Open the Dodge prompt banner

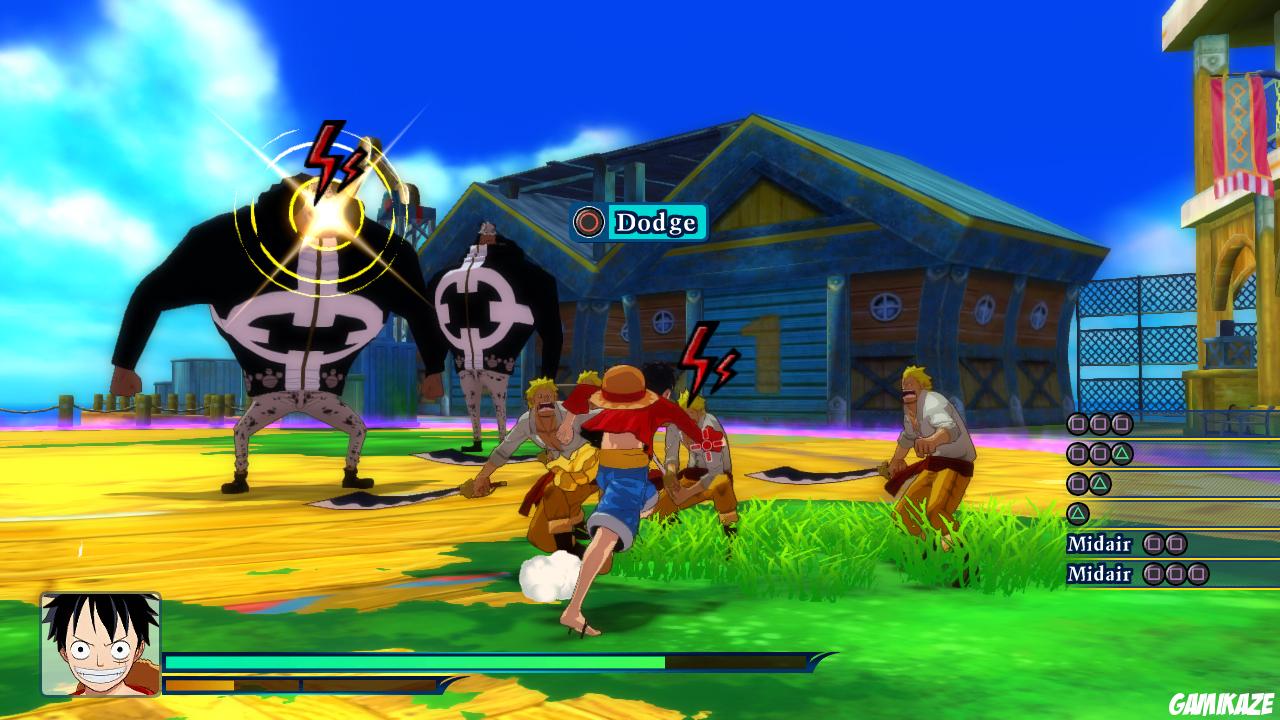click(634, 223)
